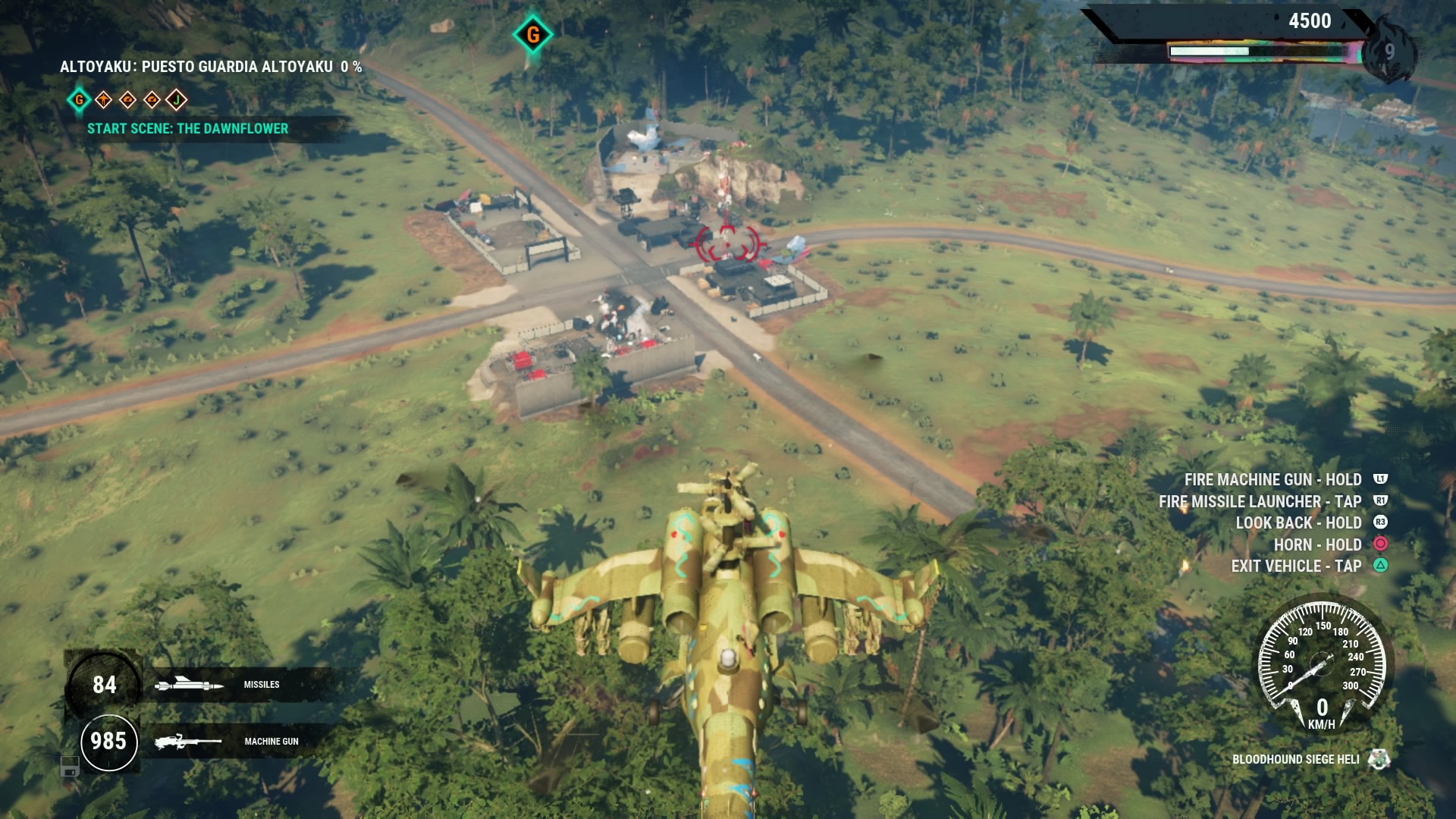1456x819 pixels.
Task: Select the wingsuit stunt icon in the tracker
Action: click(x=103, y=99)
